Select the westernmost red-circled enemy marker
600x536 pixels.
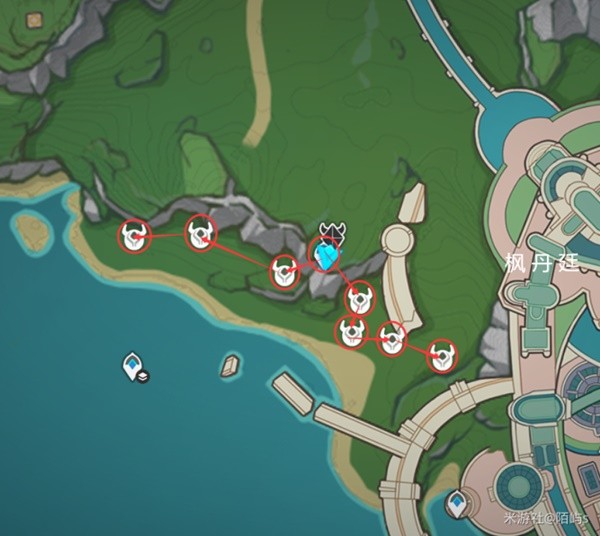coord(134,237)
